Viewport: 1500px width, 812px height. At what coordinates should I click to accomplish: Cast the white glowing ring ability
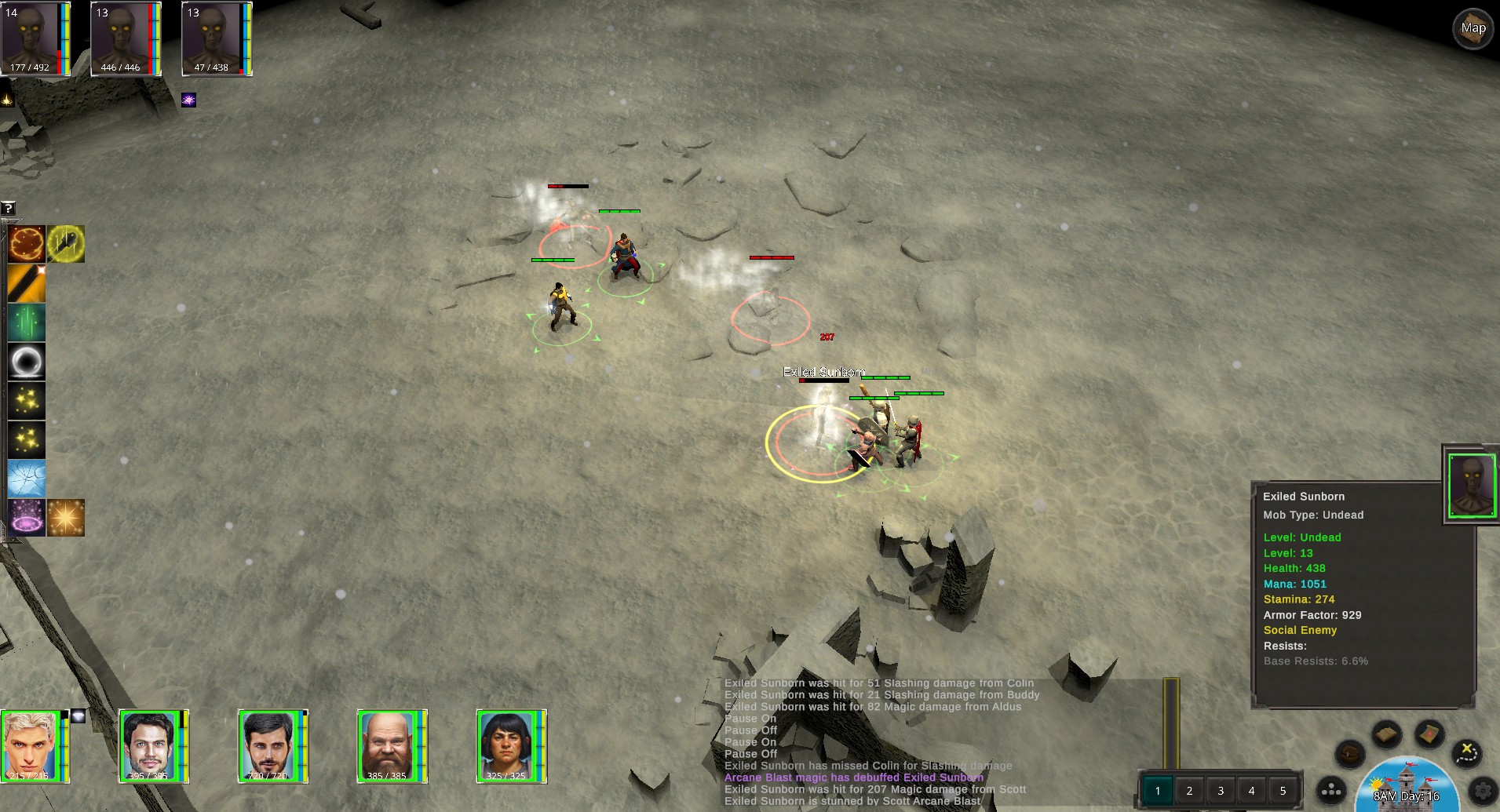click(27, 362)
